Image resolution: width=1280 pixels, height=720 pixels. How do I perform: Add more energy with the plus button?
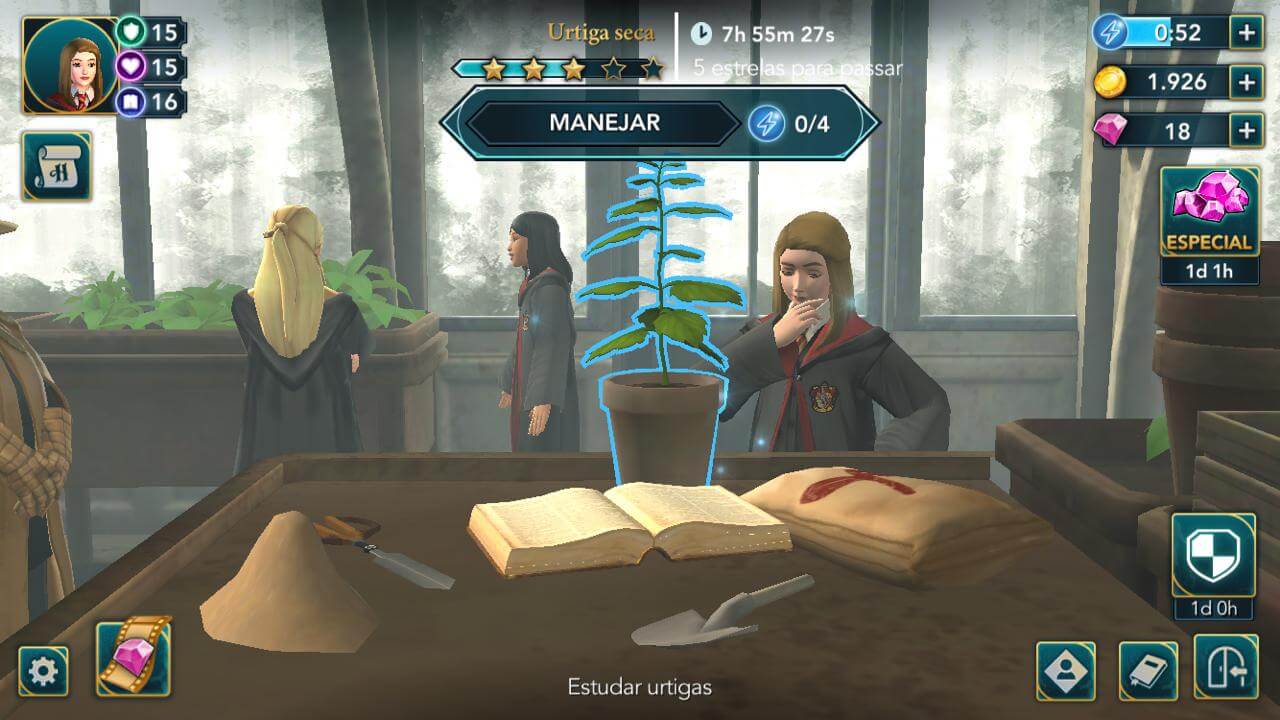(1246, 32)
